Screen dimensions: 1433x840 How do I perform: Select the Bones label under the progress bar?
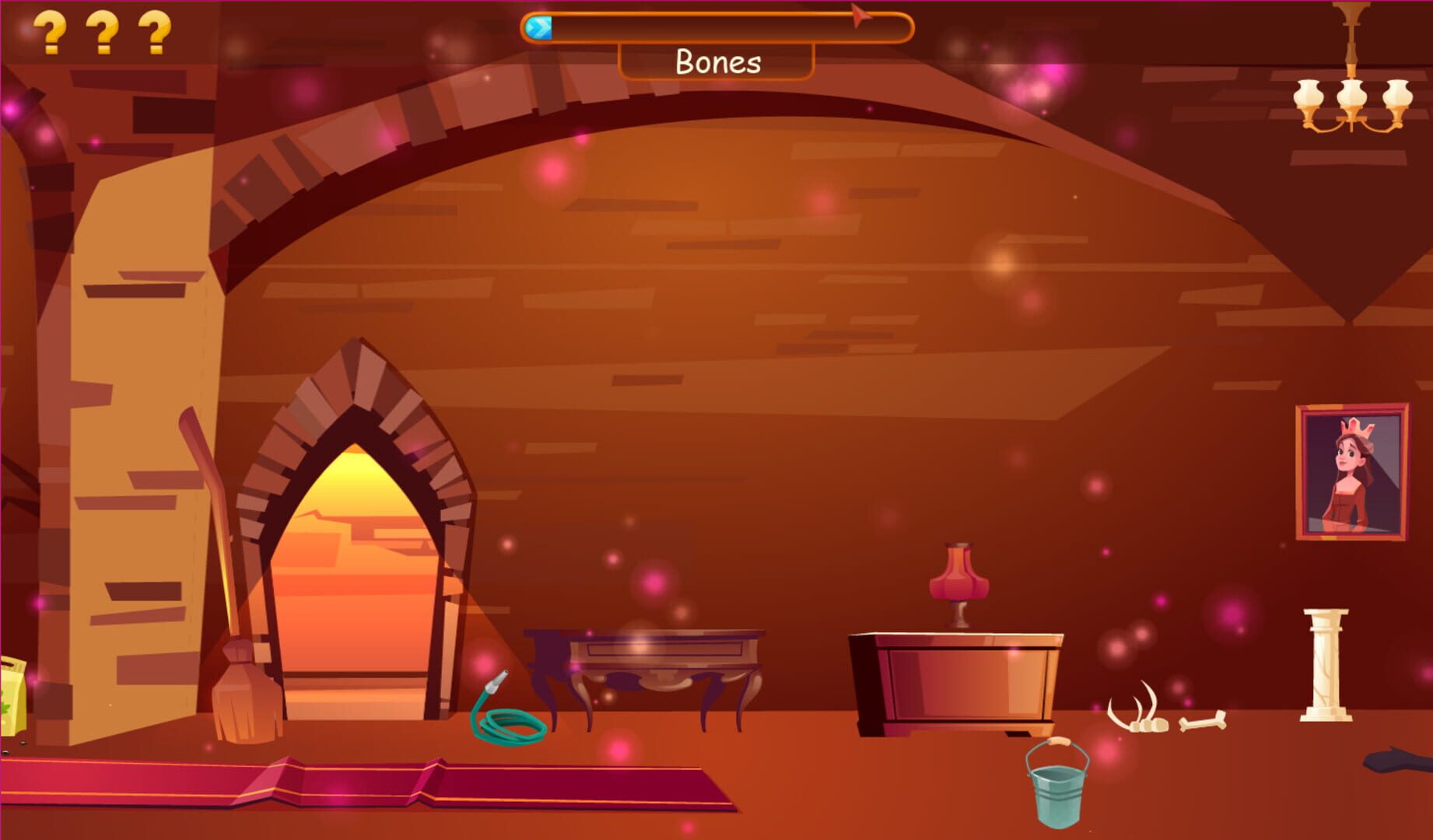point(716,62)
